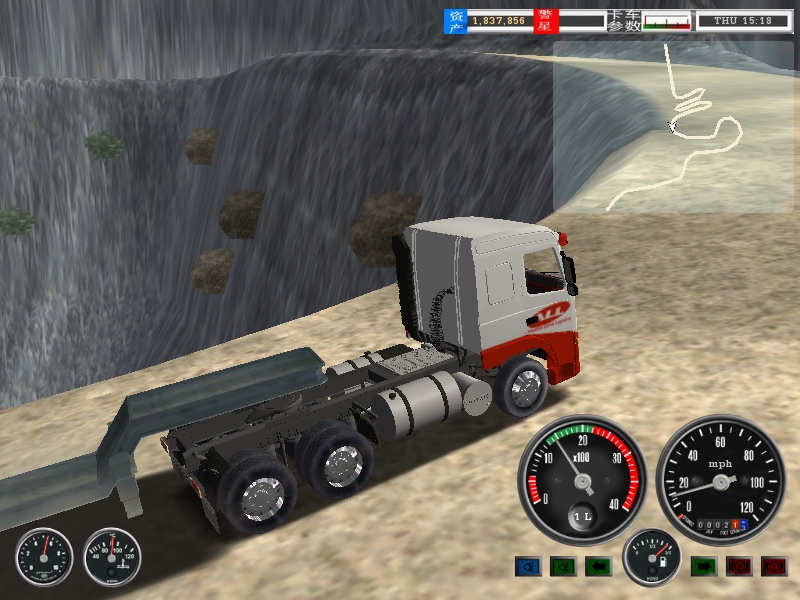This screenshot has height=600, width=800.
Task: Click the route minimap
Action: (x=673, y=126)
